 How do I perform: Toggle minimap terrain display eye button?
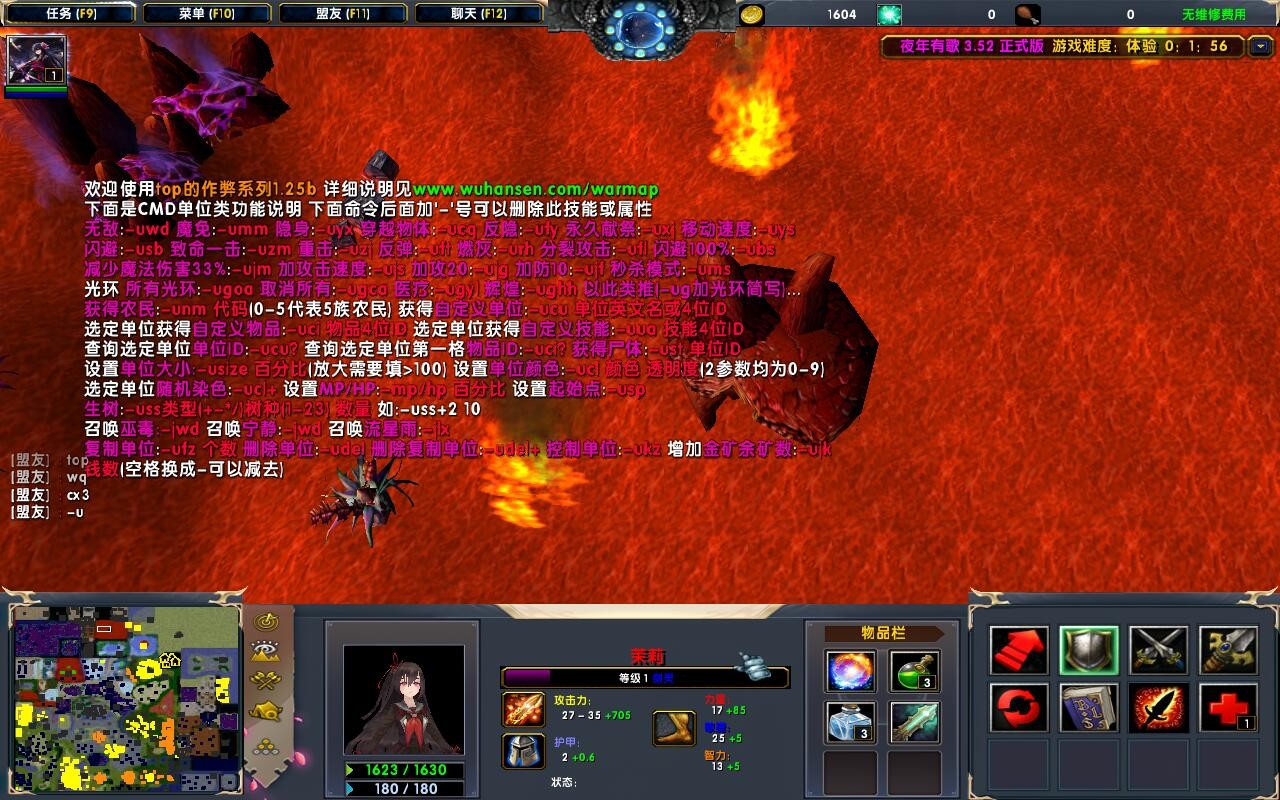(265, 651)
